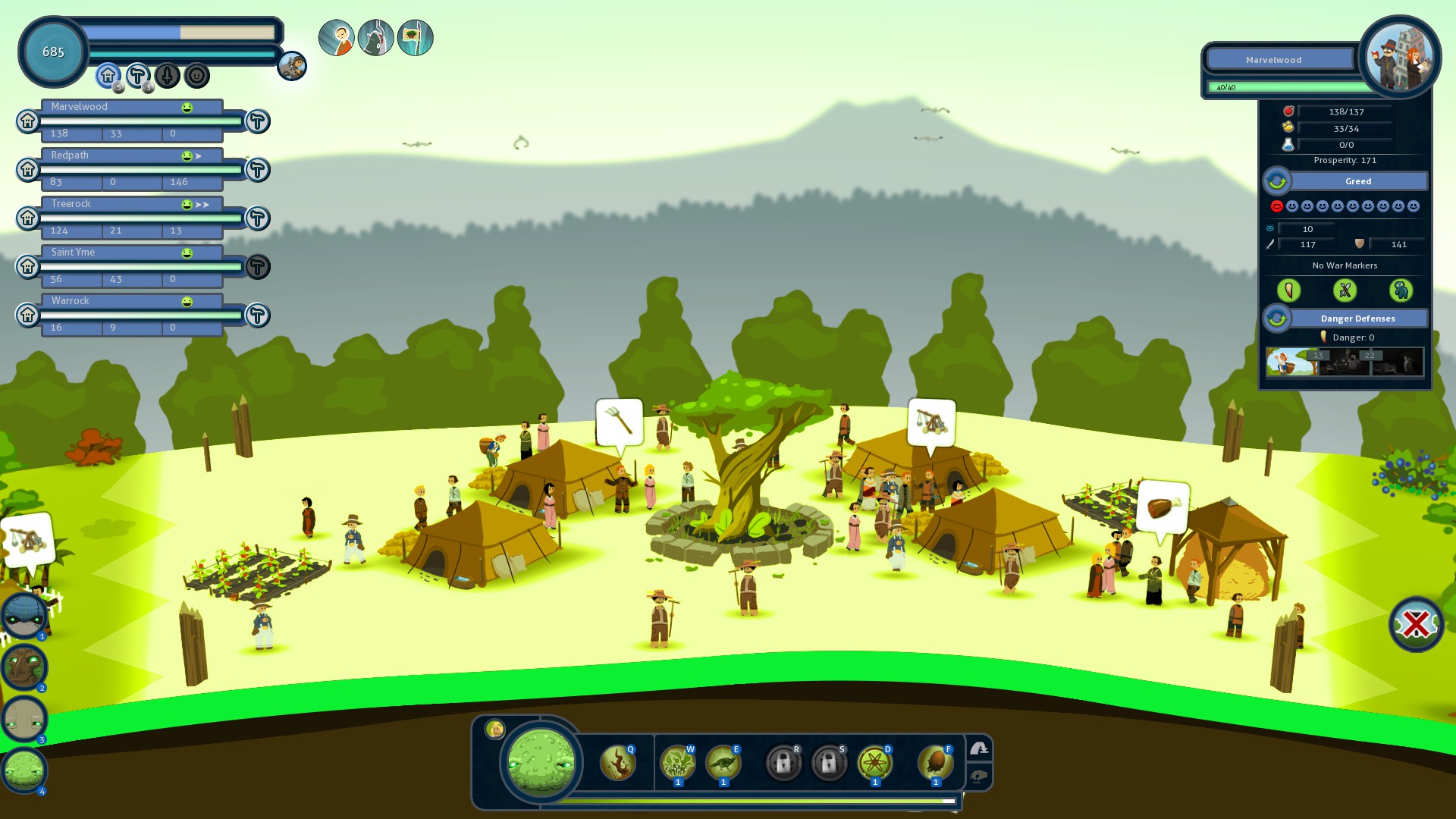Viewport: 1456px width, 819px height.
Task: Activate the plant ability on key W
Action: coord(677,762)
